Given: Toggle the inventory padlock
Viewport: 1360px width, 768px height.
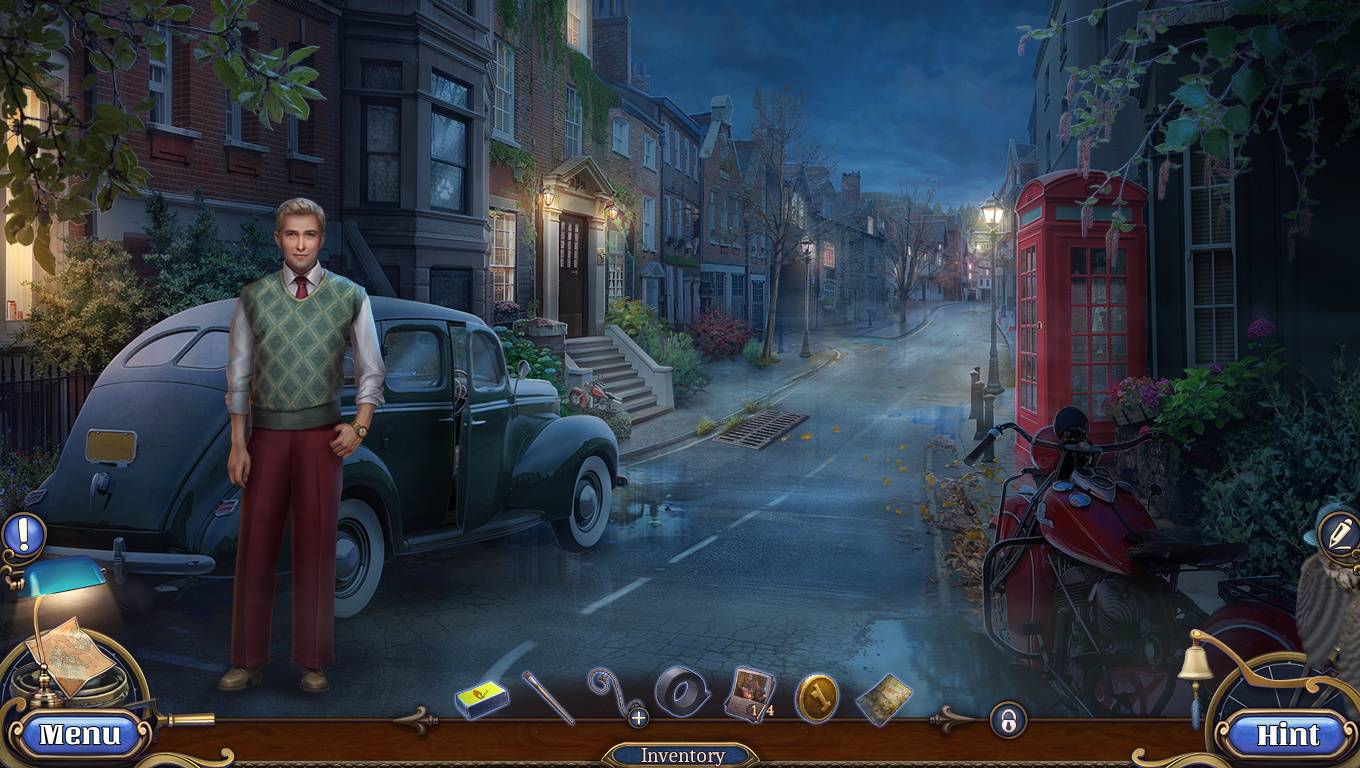Looking at the screenshot, I should click(x=1008, y=720).
